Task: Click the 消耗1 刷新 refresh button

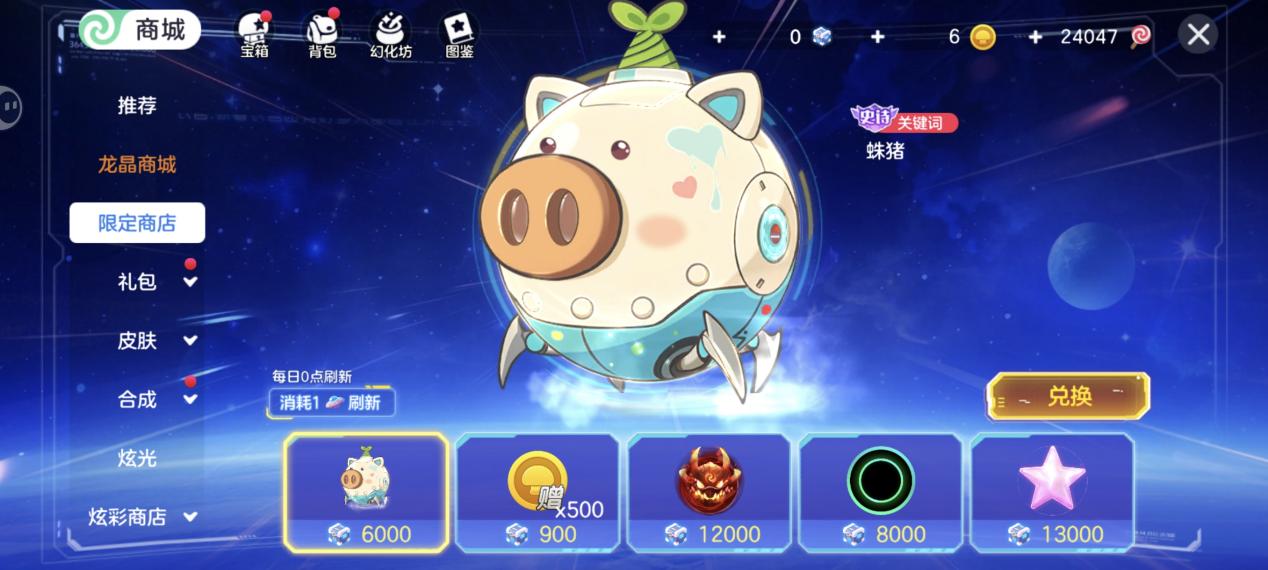Action: [331, 402]
